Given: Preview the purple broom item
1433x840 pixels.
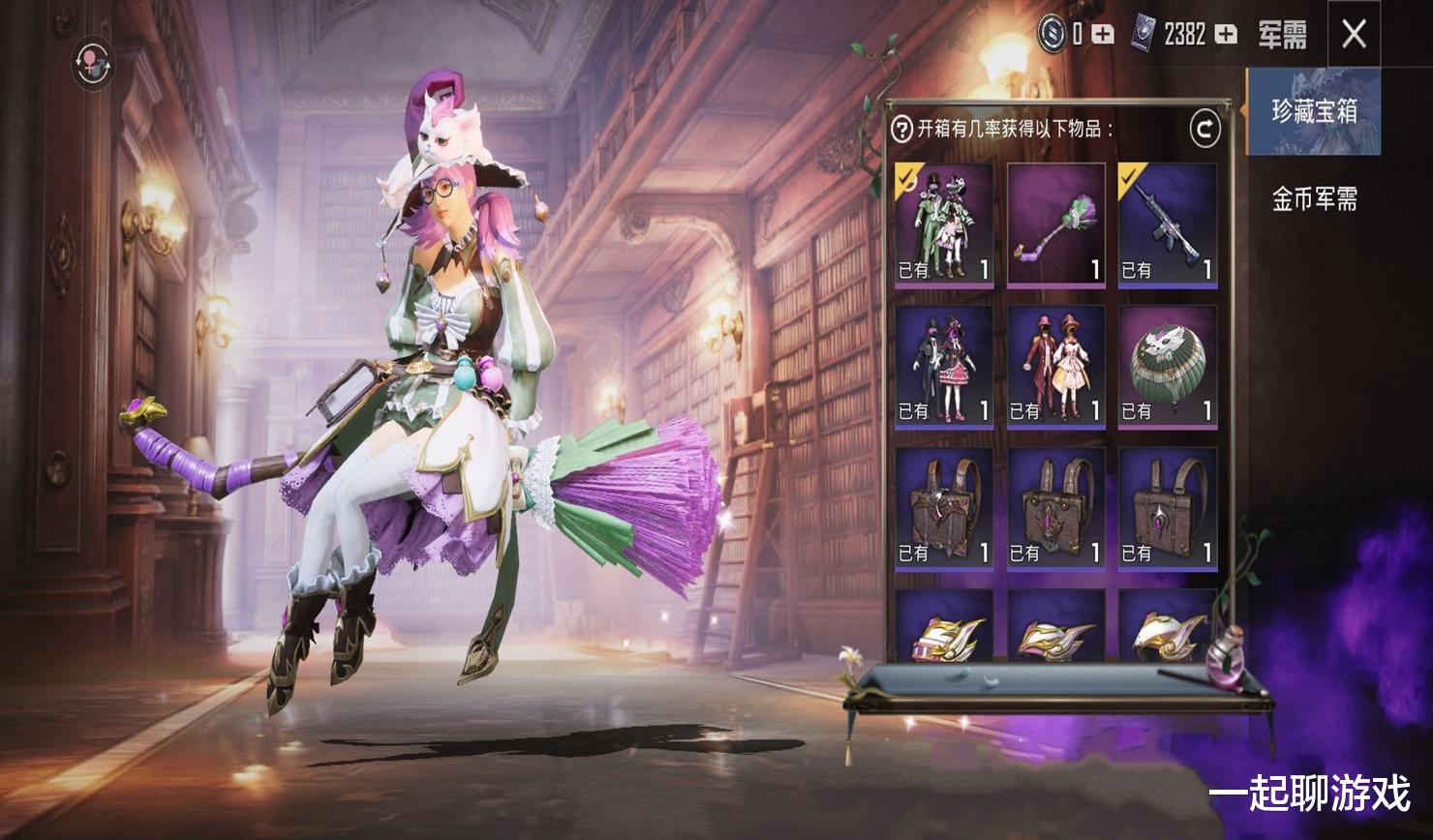Looking at the screenshot, I should click(1056, 225).
